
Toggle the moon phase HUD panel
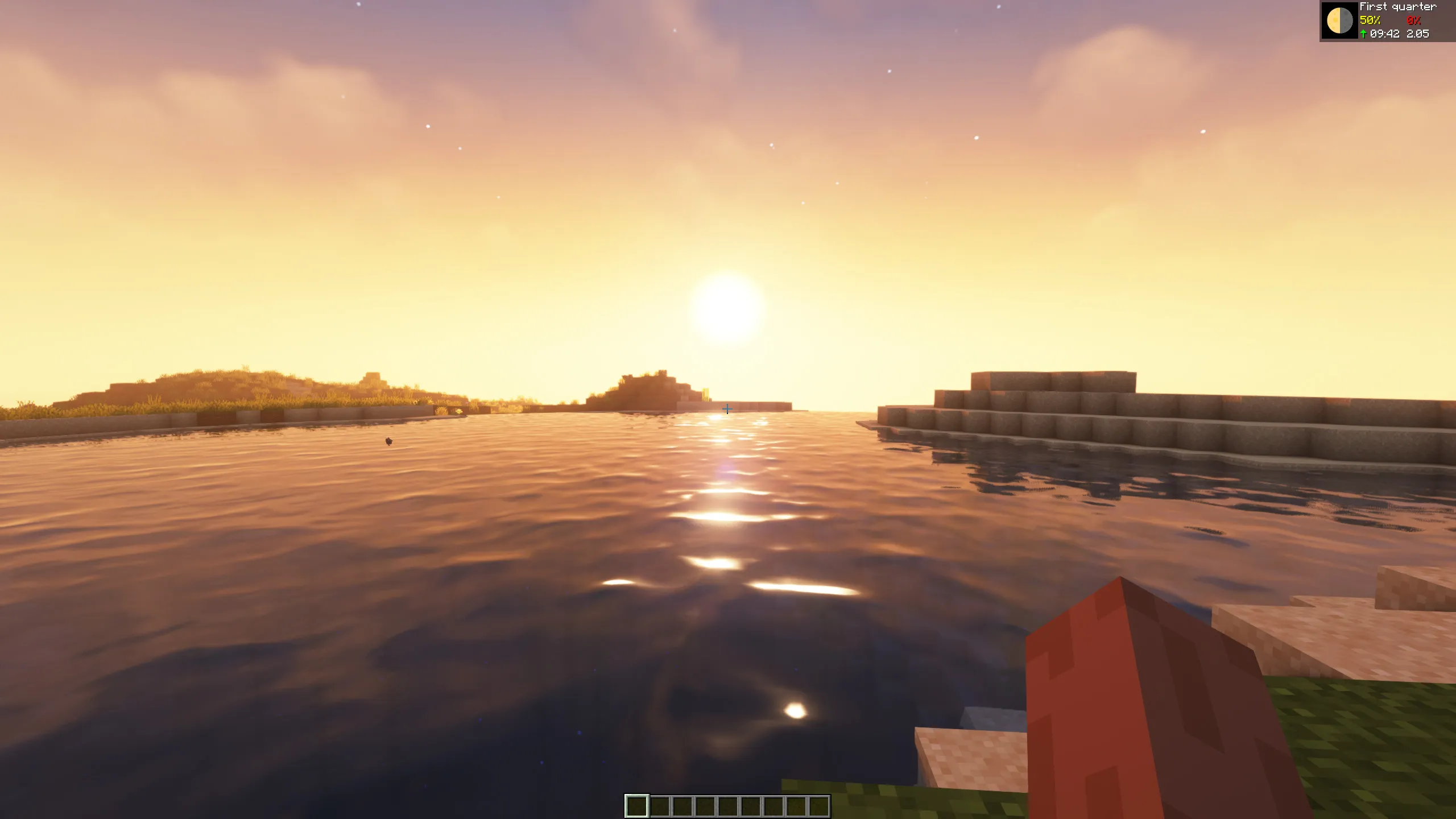(1388, 20)
